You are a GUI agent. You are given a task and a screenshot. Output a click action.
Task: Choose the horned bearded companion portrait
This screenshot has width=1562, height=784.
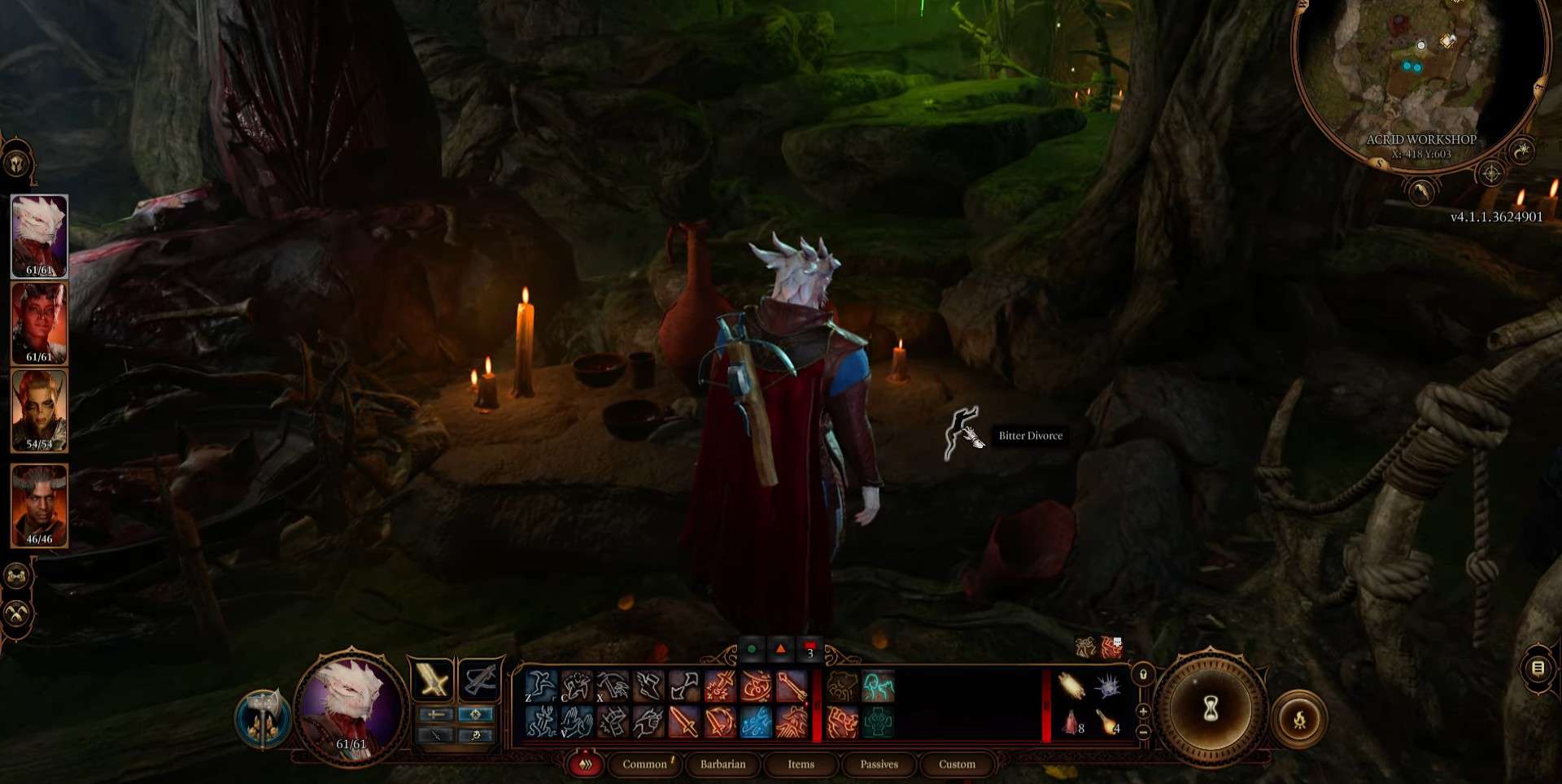click(39, 506)
